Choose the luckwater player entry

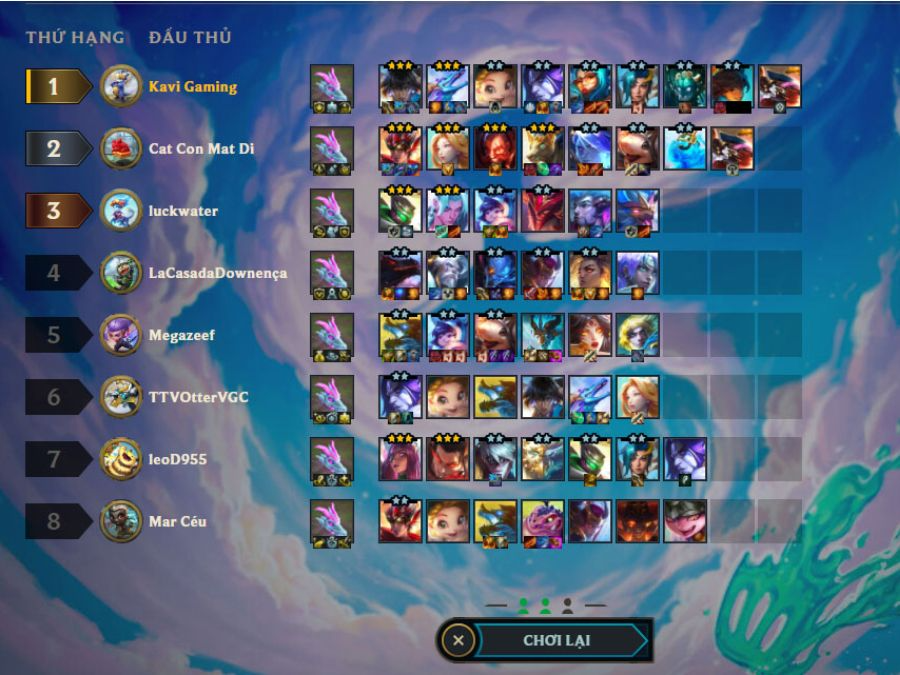click(183, 211)
